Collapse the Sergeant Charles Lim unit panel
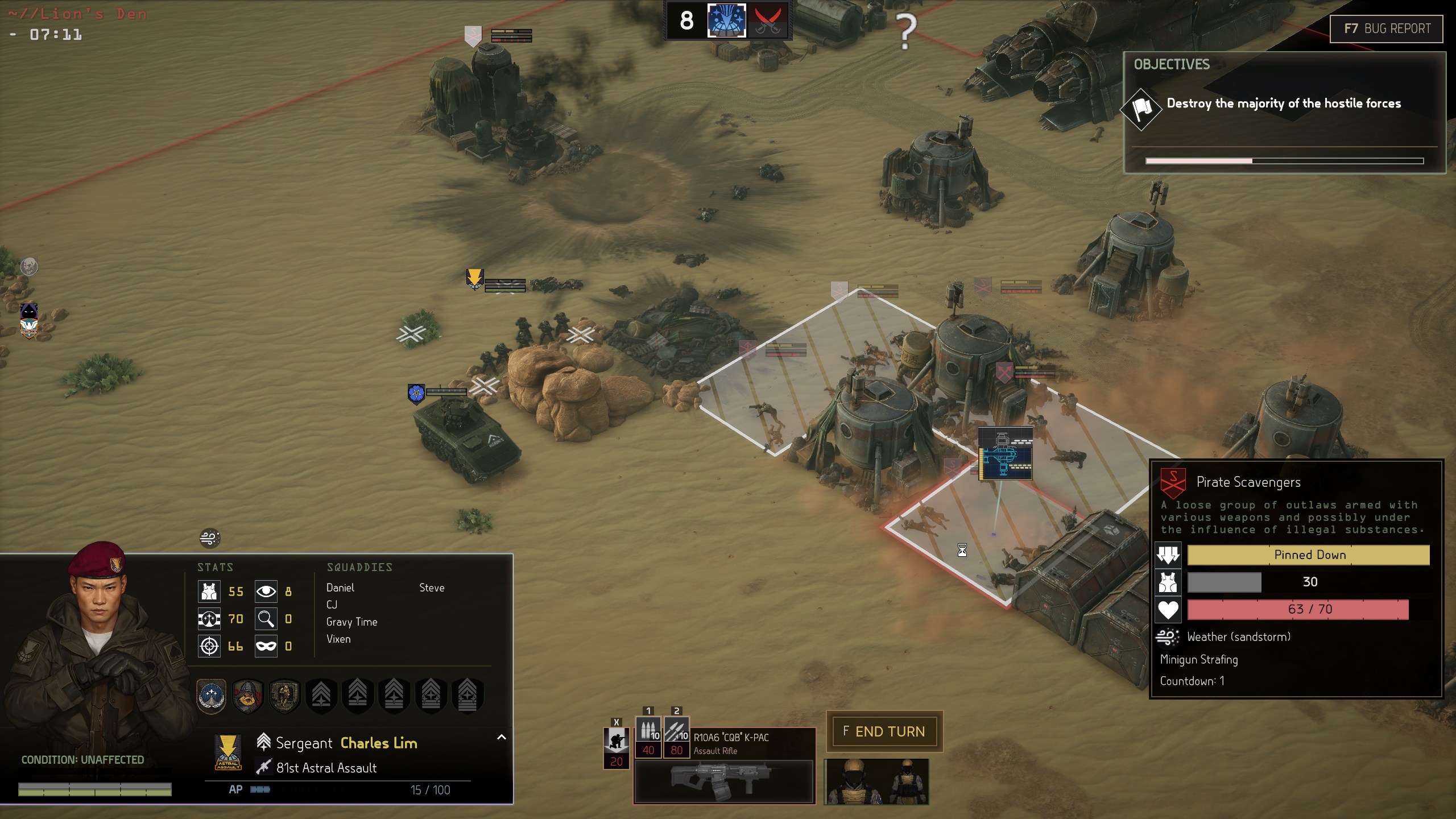1456x819 pixels. click(501, 737)
